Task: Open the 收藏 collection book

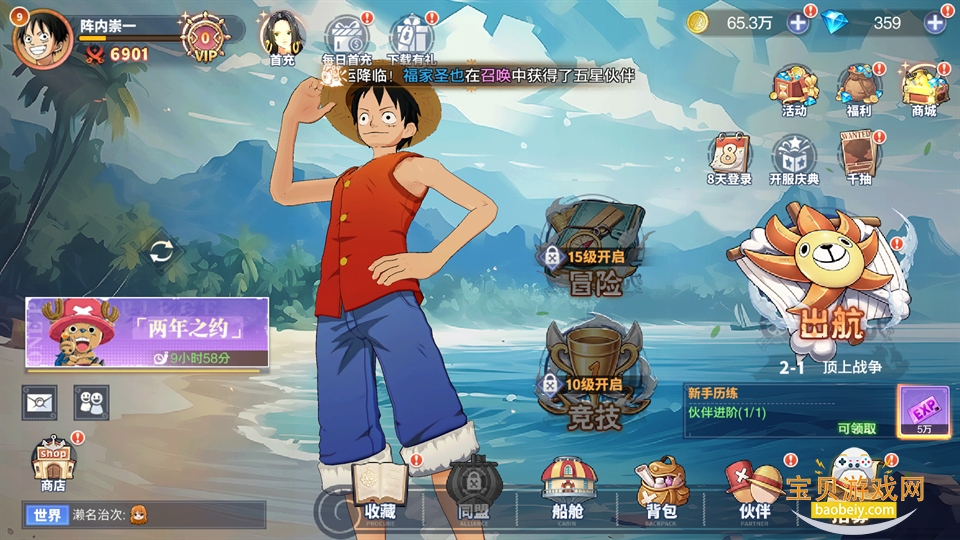Action: pos(380,490)
